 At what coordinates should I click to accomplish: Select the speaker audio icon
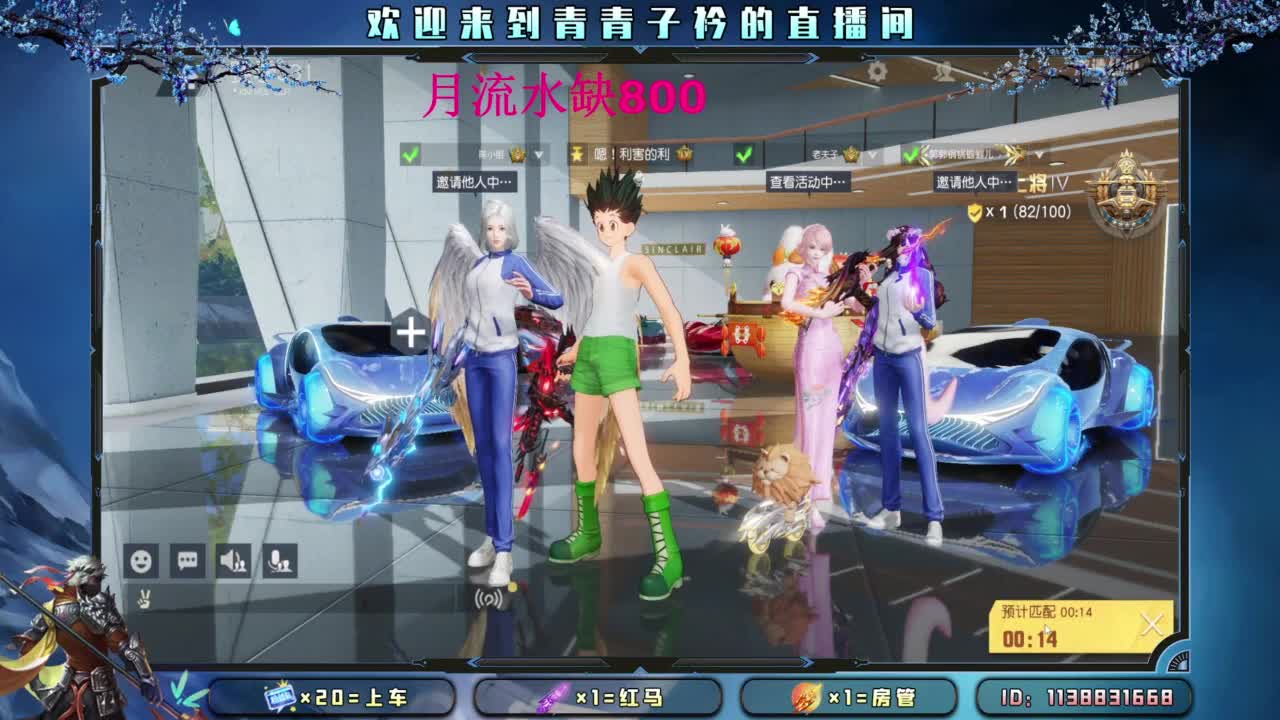(233, 562)
